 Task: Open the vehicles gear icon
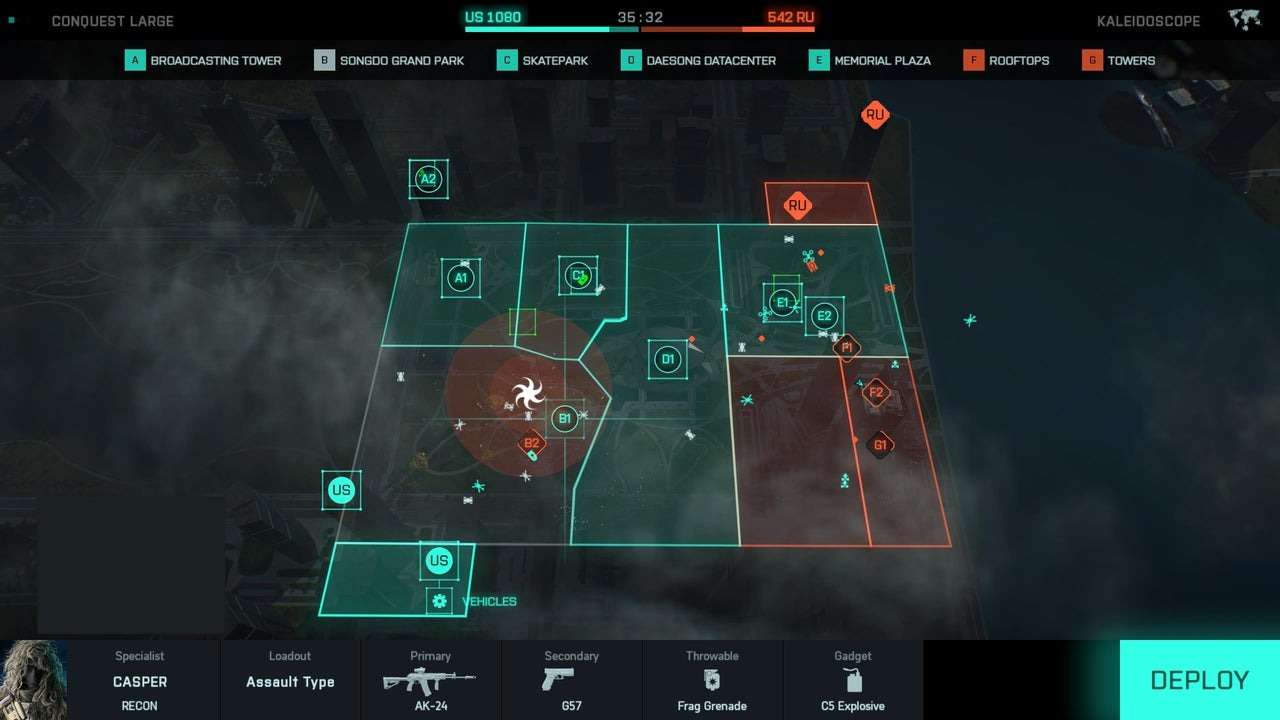[439, 601]
